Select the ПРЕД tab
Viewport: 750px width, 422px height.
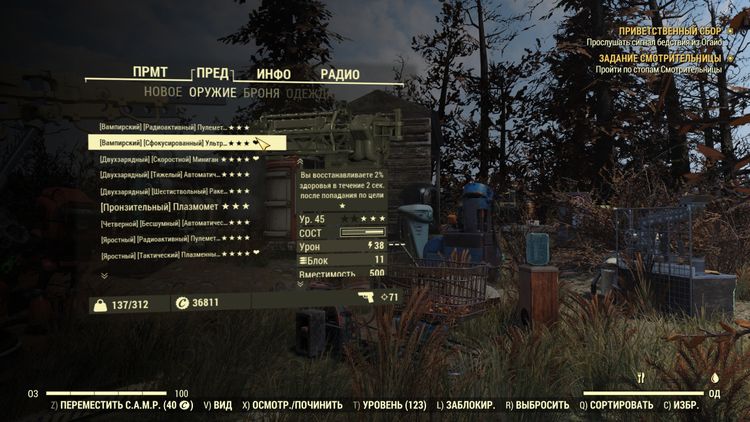coord(212,74)
